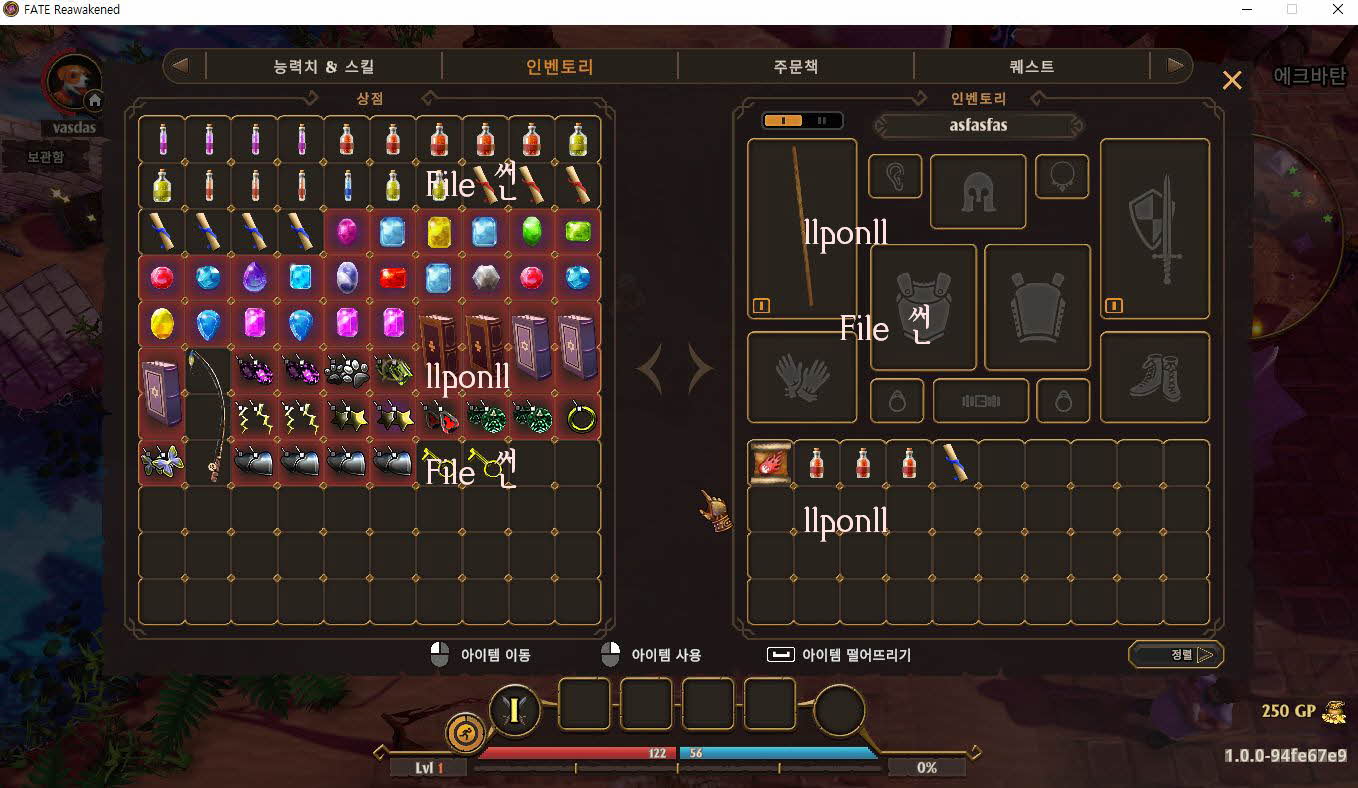Viewport: 1358px width, 788px height.
Task: Minimize the FATE Reawakened window
Action: click(x=1246, y=10)
